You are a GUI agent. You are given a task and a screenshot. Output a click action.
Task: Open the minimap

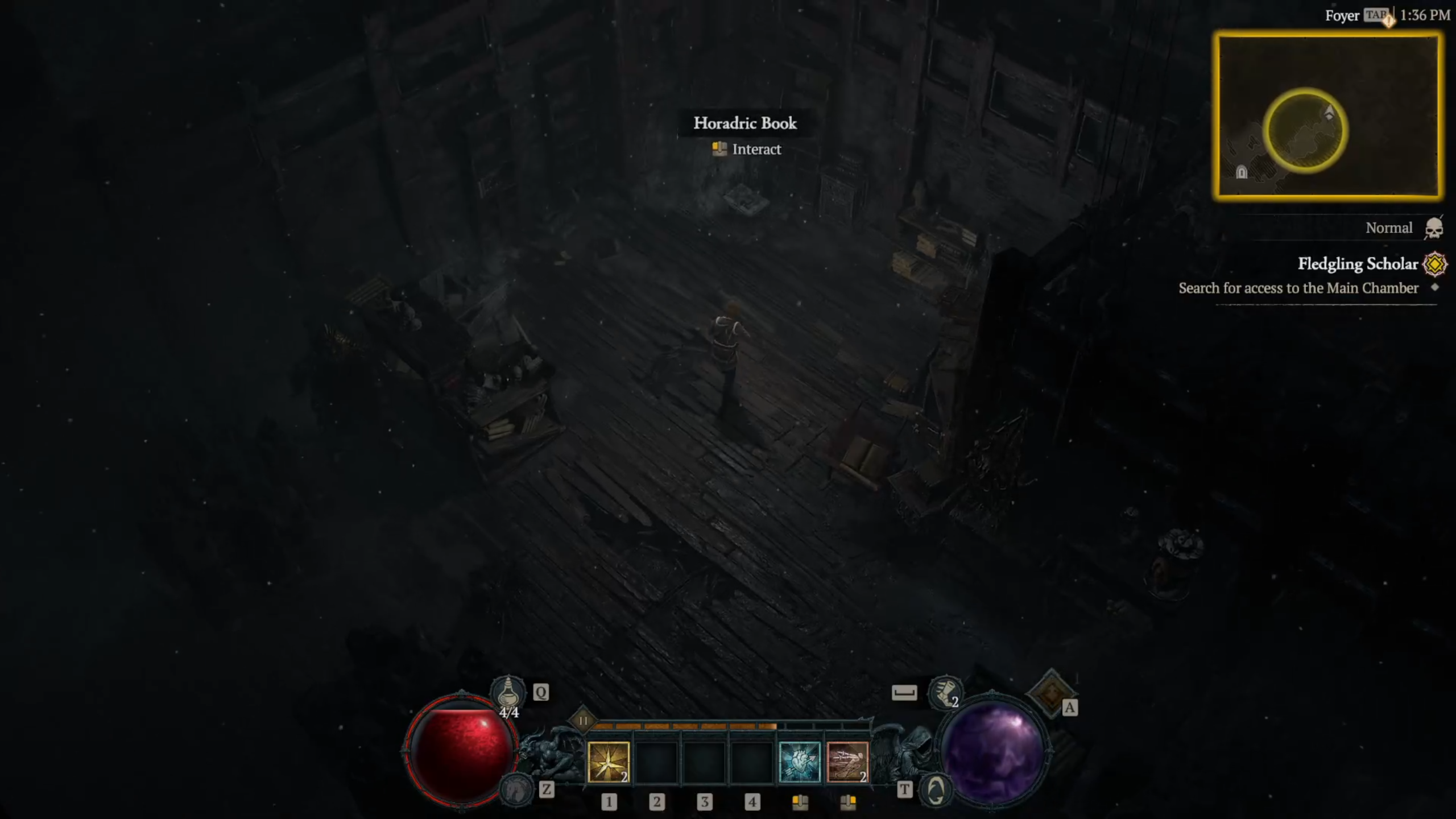[x=1328, y=116]
